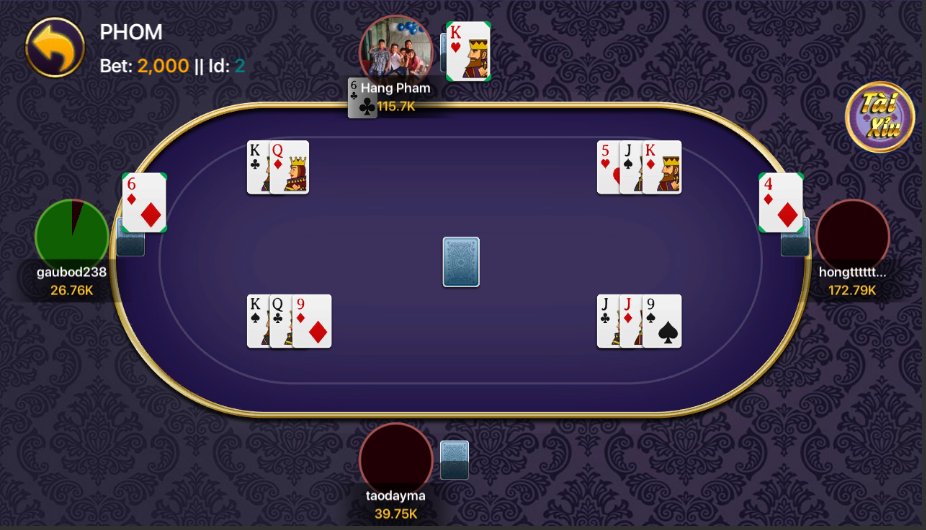Choose the 9 of spades card
The width and height of the screenshot is (926, 530).
(664, 321)
